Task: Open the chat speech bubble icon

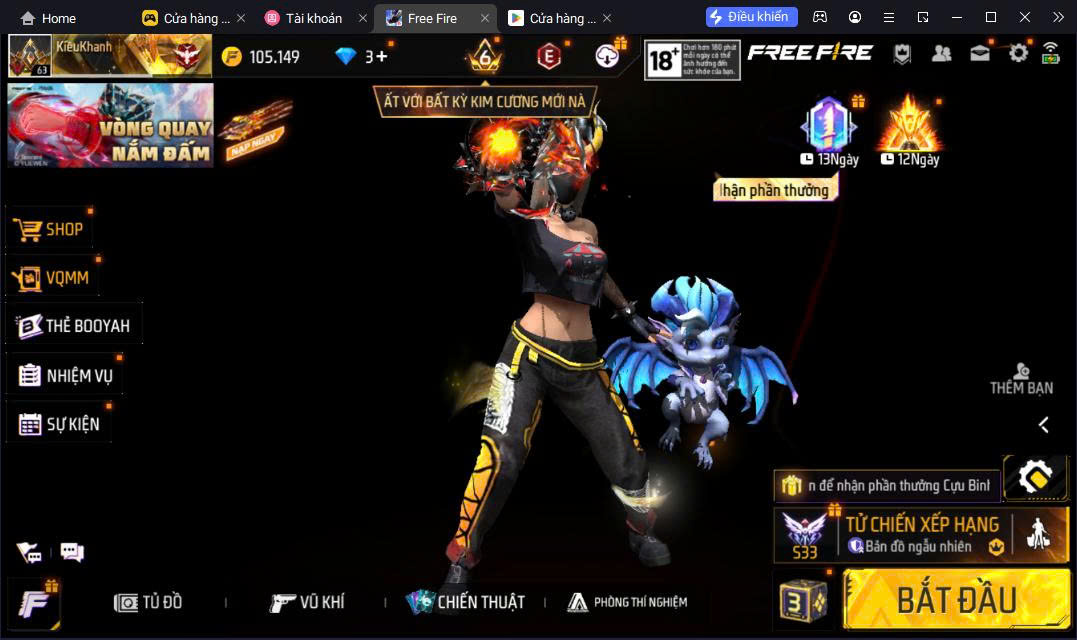Action: [x=72, y=551]
